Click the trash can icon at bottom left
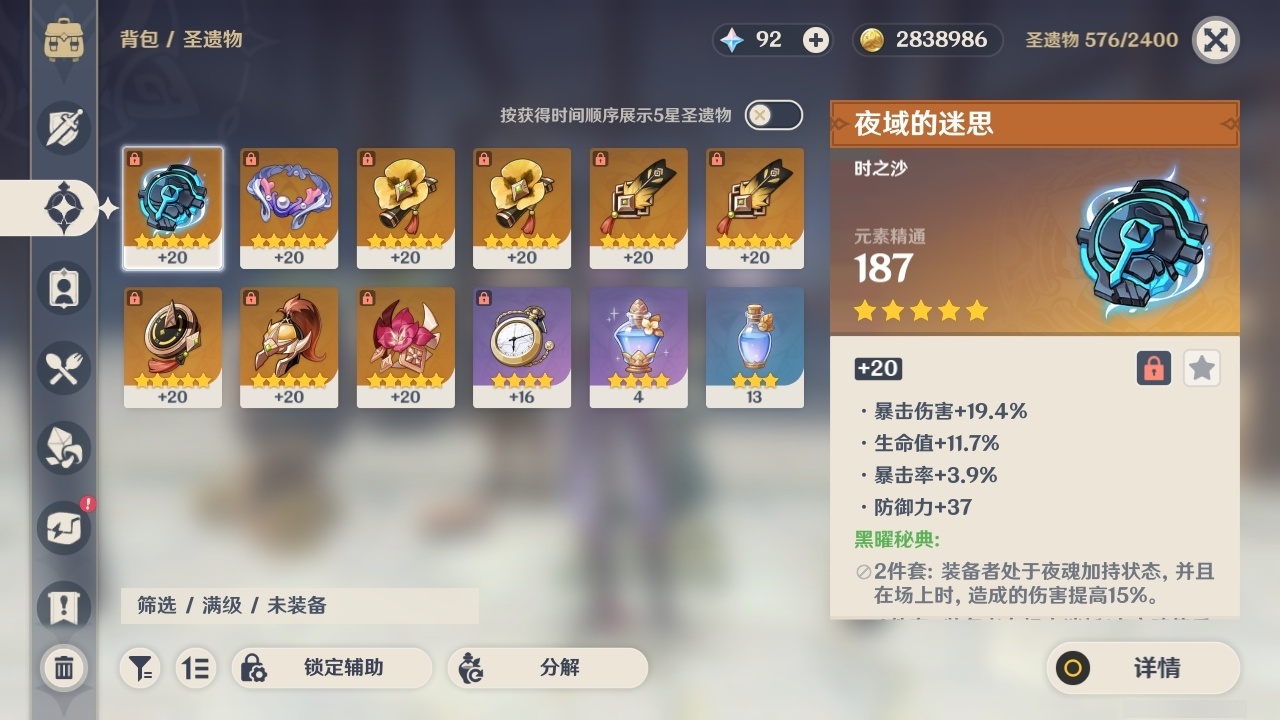The width and height of the screenshot is (1280, 720). (63, 668)
